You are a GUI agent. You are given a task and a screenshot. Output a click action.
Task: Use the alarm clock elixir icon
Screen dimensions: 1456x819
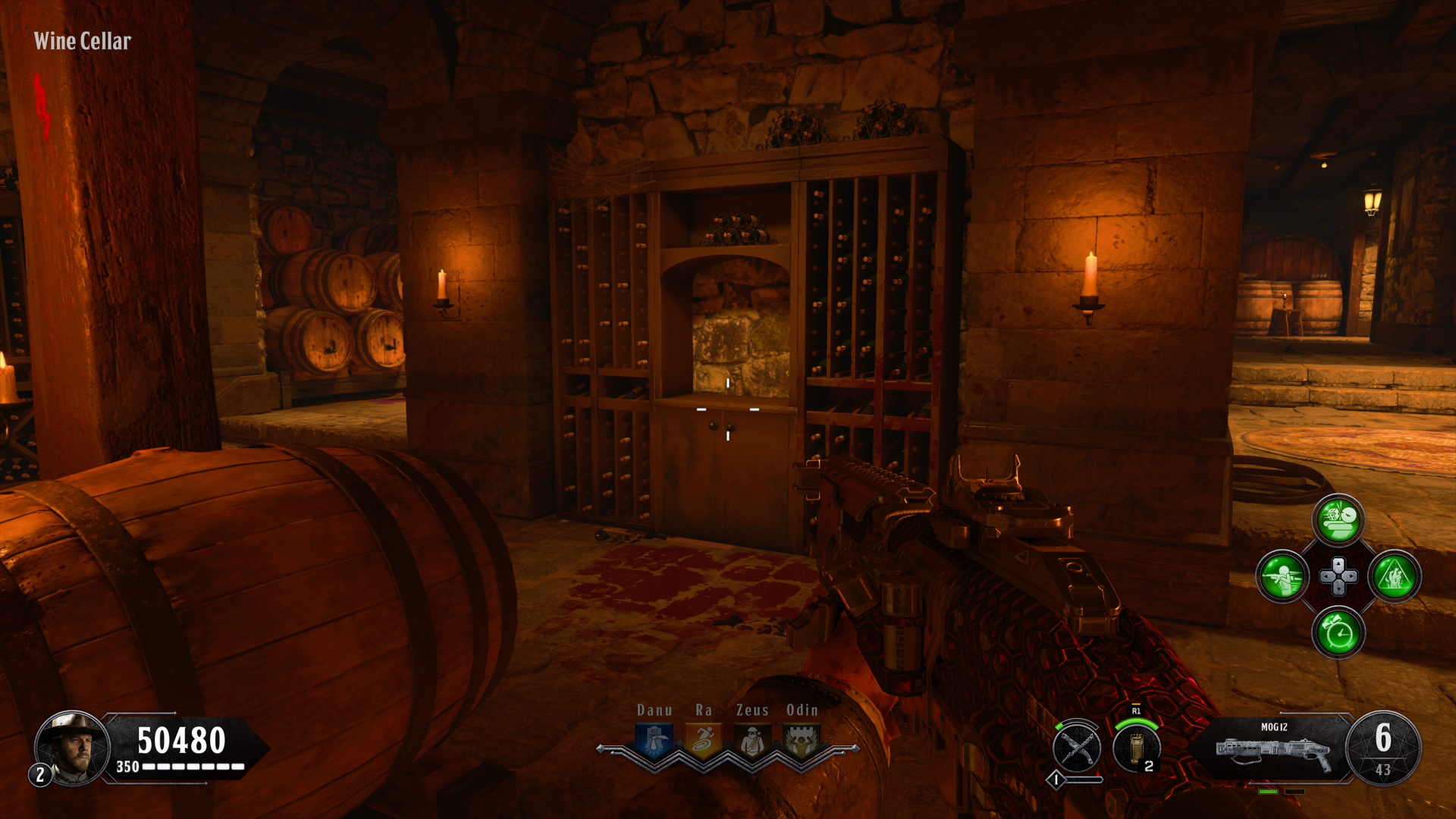(1338, 632)
